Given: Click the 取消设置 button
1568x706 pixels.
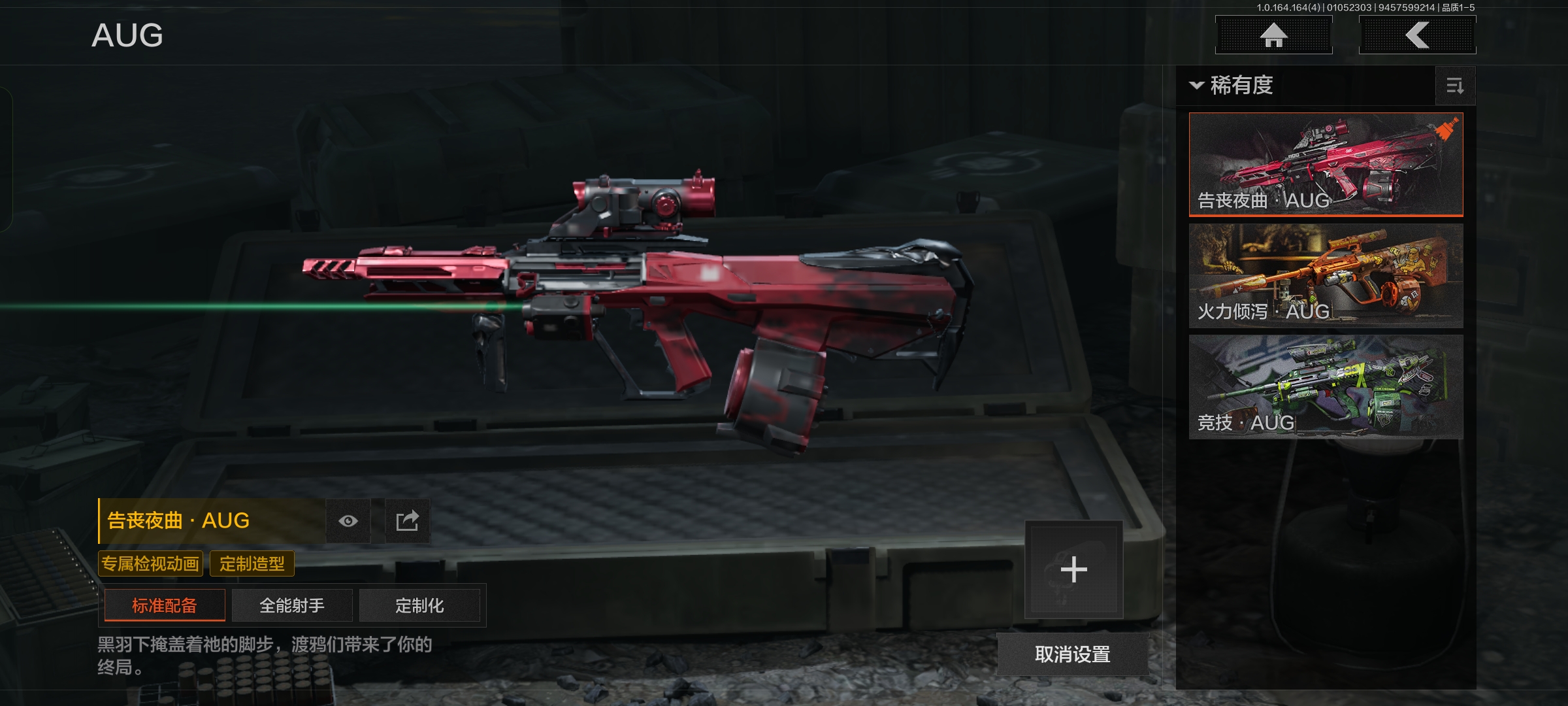Looking at the screenshot, I should click(x=1072, y=654).
